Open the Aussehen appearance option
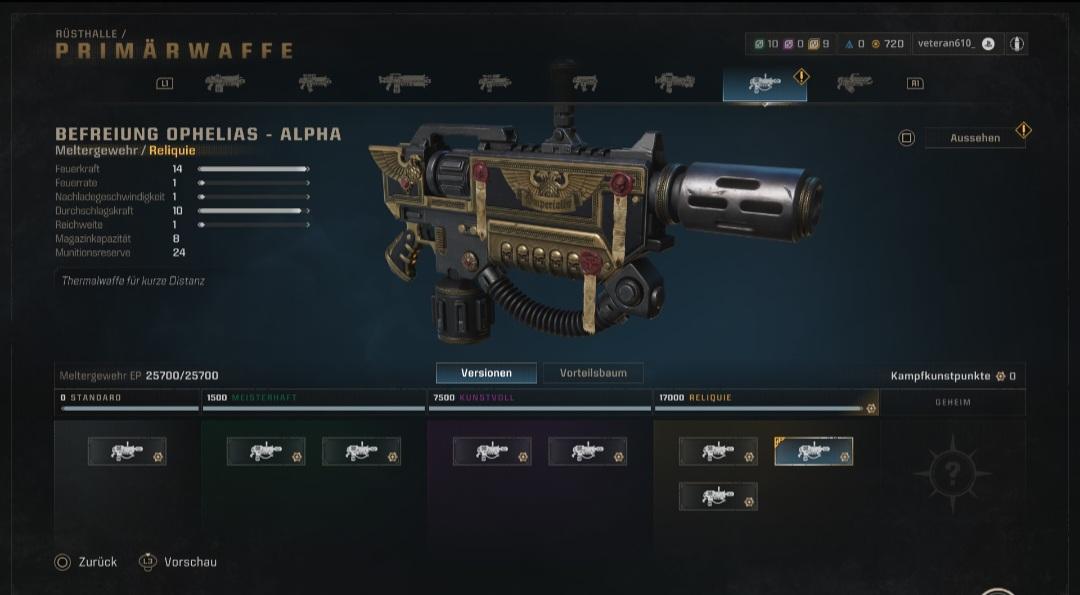 point(975,138)
